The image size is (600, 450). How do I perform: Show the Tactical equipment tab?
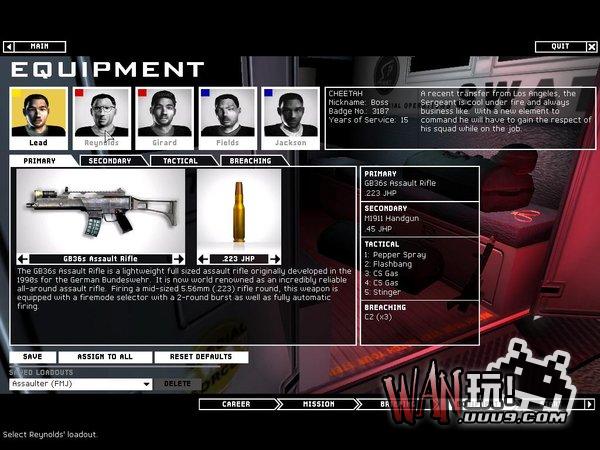coord(179,161)
